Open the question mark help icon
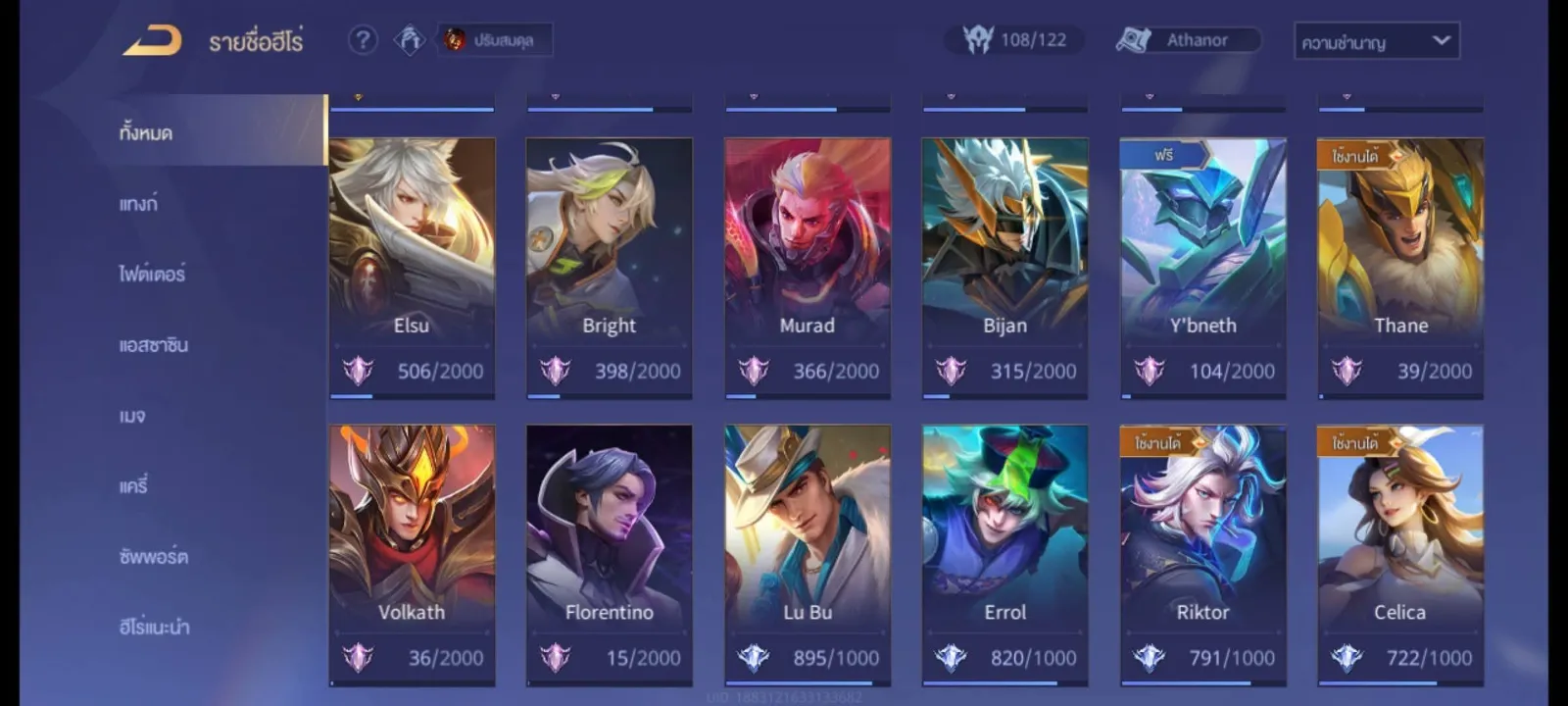The width and height of the screenshot is (1568, 706). (363, 40)
